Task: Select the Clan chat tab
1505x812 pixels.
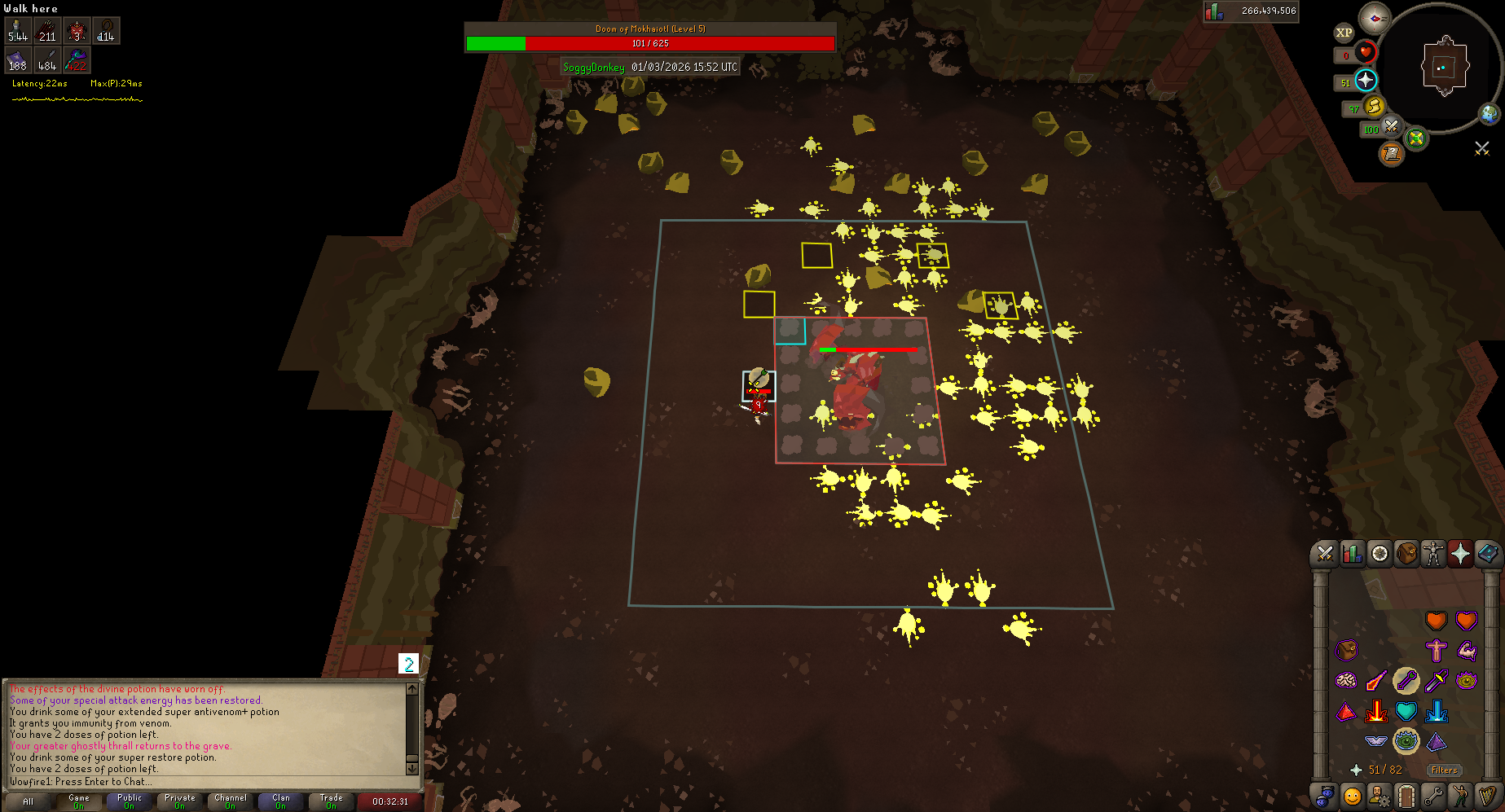Action: (281, 801)
